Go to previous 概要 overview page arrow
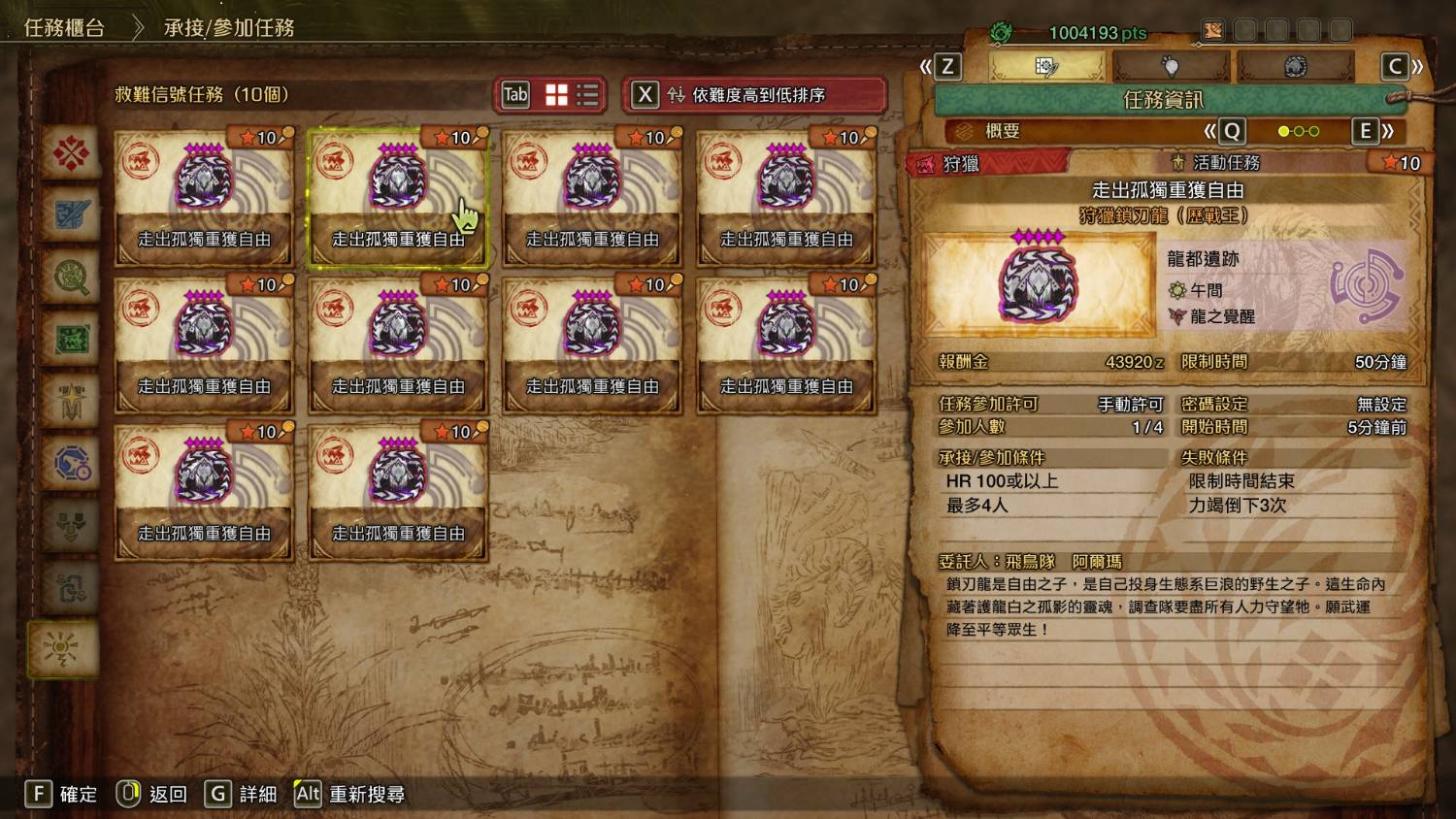Screen dimensions: 1456x819 point(1223,131)
